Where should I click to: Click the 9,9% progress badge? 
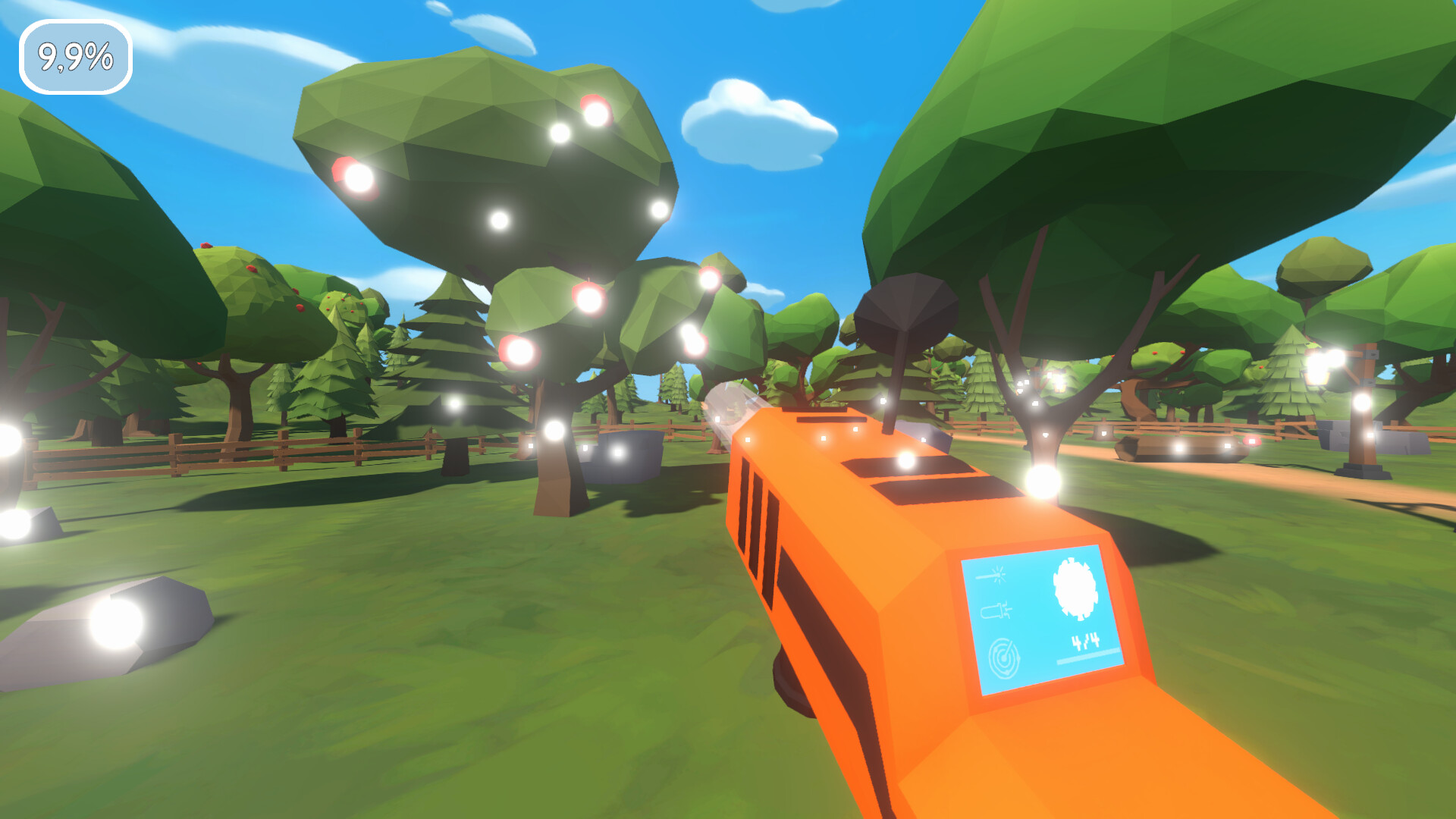tap(76, 55)
